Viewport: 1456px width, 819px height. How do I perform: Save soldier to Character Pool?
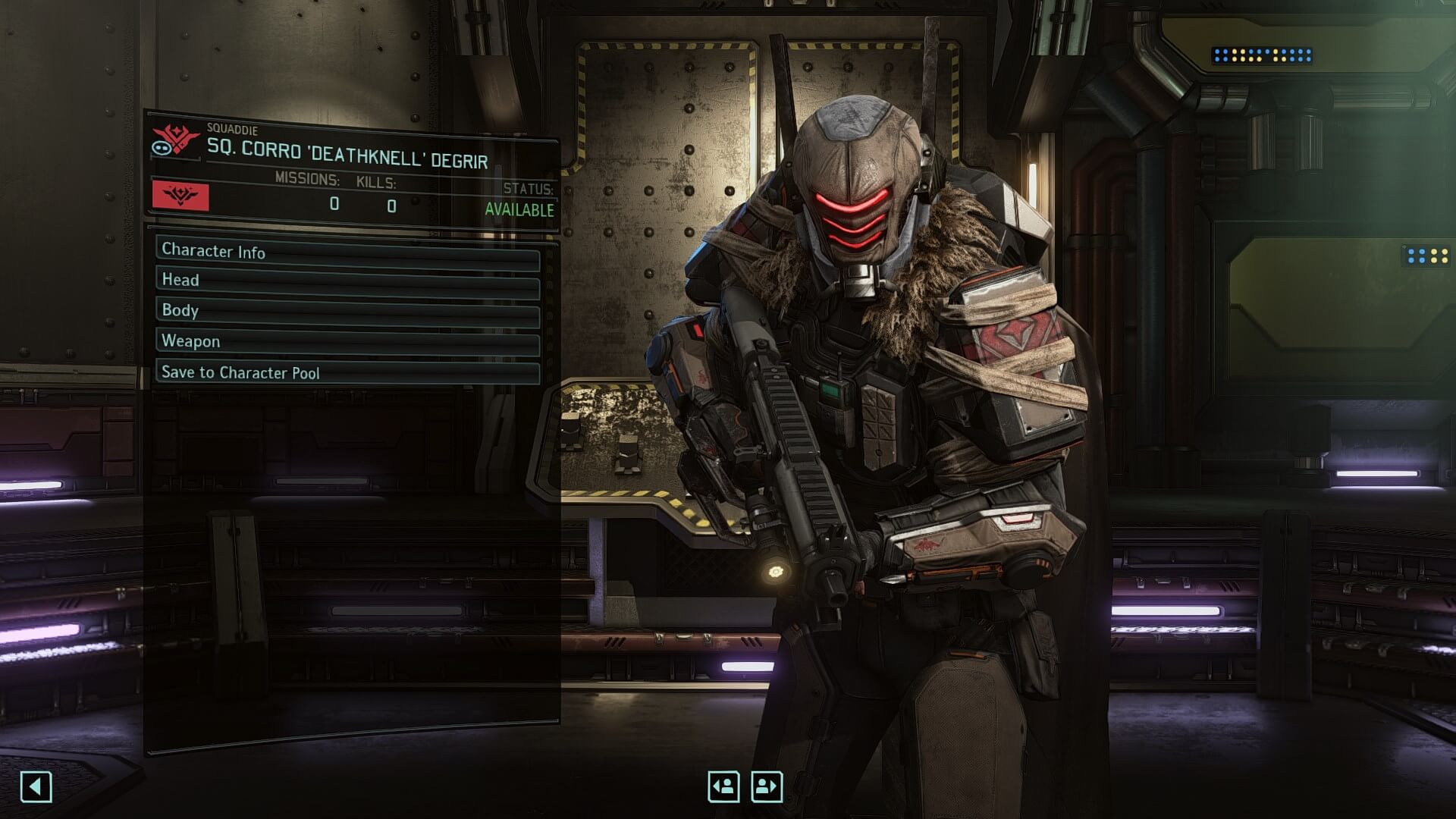pos(347,372)
